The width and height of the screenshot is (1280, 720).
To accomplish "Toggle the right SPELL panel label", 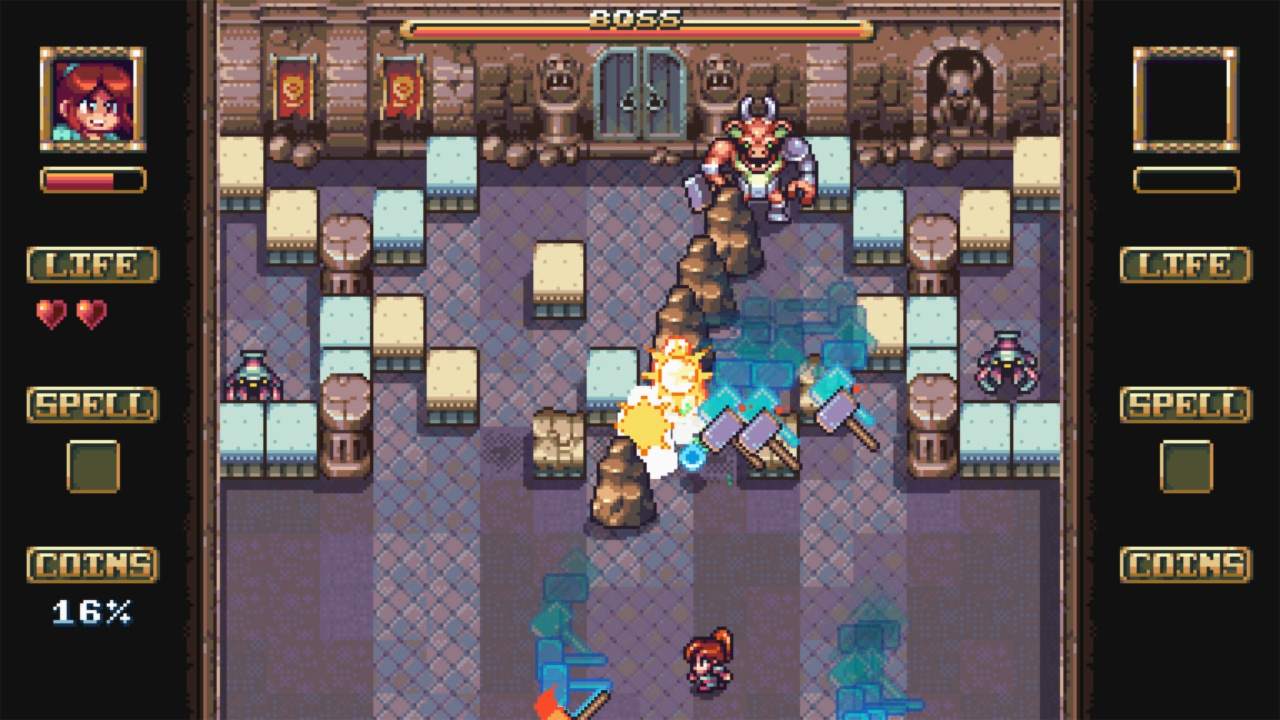I will click(x=1185, y=405).
